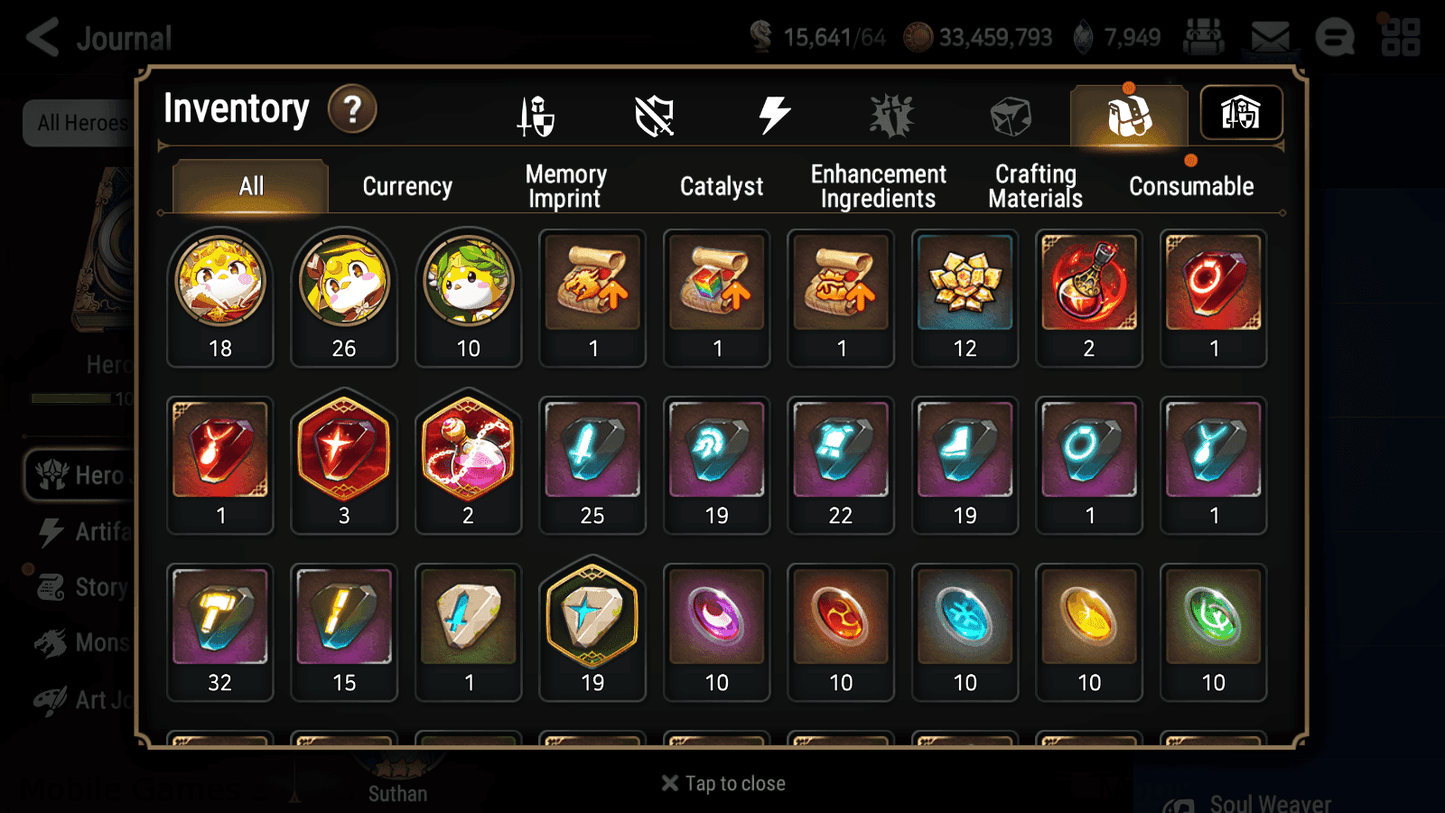
Task: Open the grid menu in top right corner
Action: (x=1402, y=36)
